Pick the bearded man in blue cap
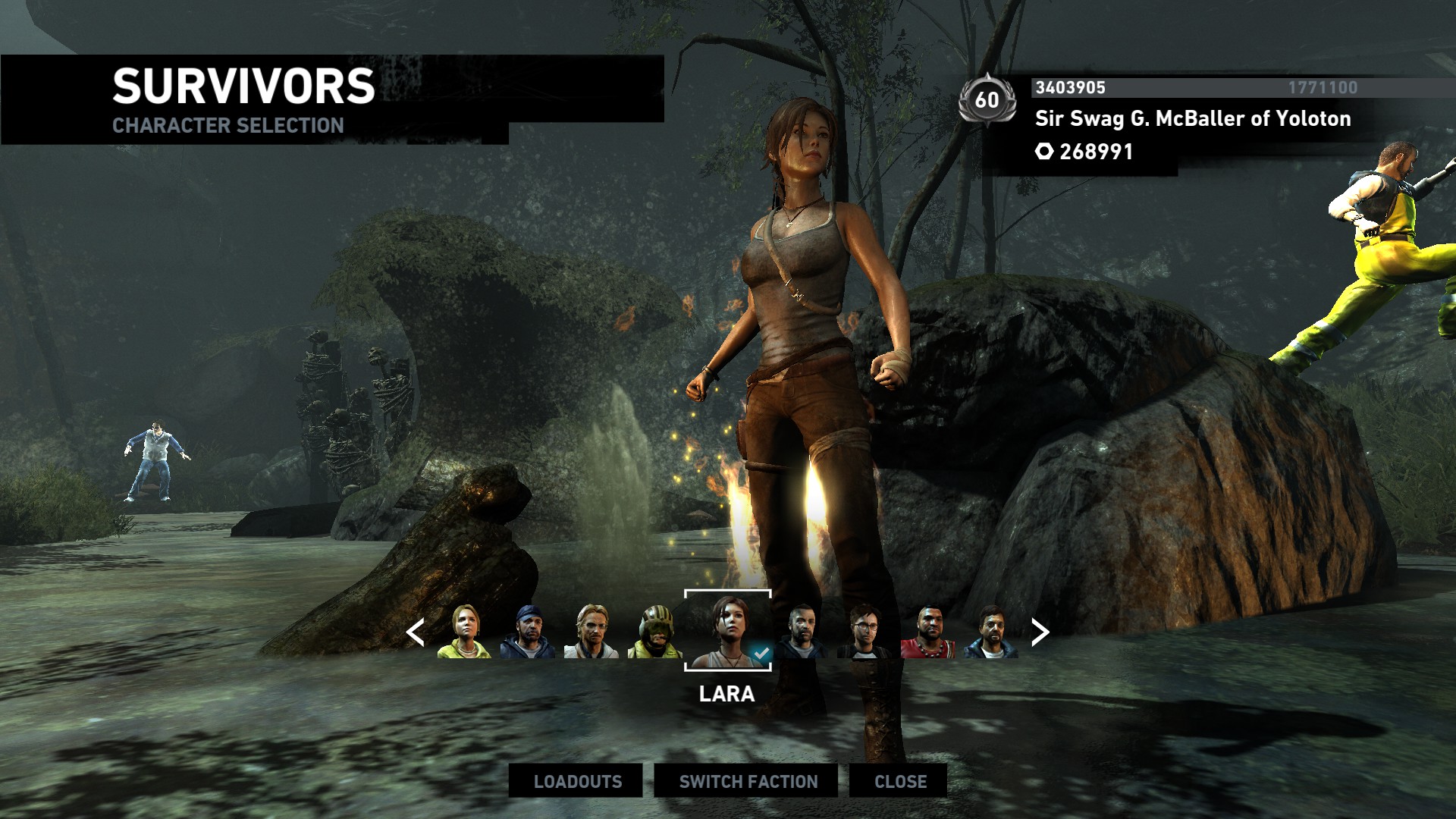The image size is (1456, 819). [528, 632]
